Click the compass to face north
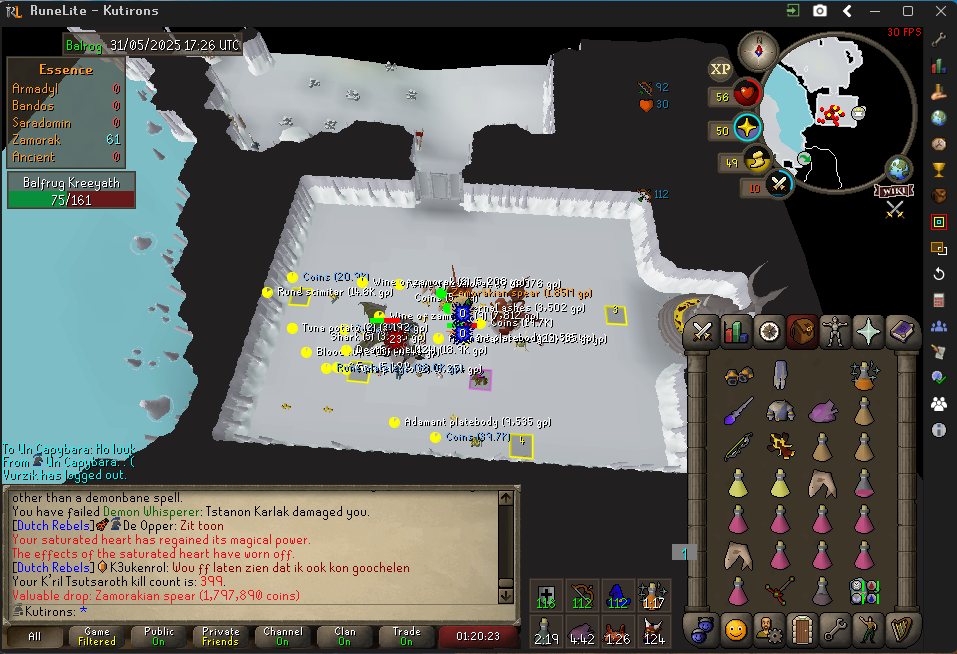The width and height of the screenshot is (957, 654). (757, 51)
